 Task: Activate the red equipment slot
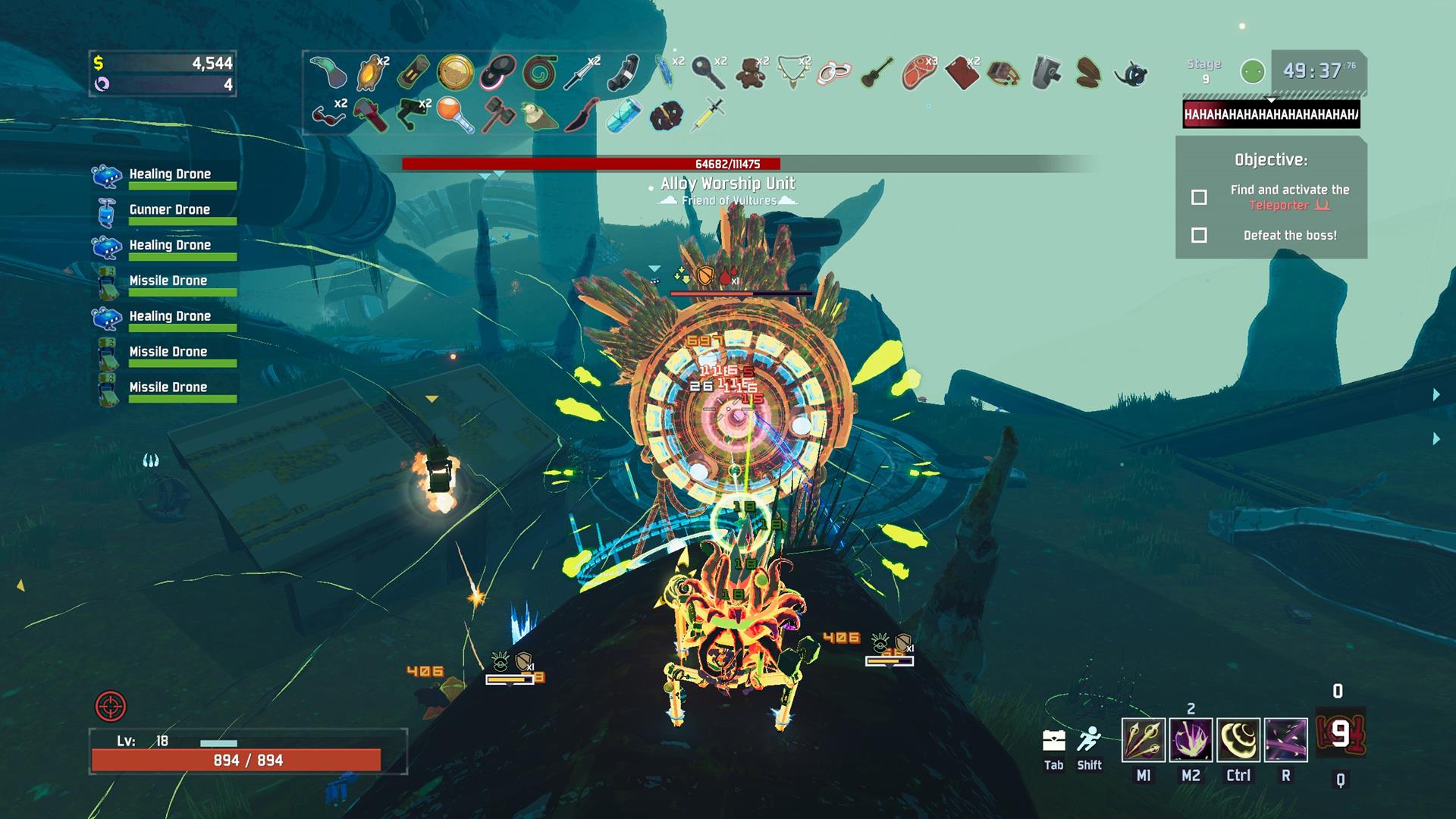(1340, 733)
